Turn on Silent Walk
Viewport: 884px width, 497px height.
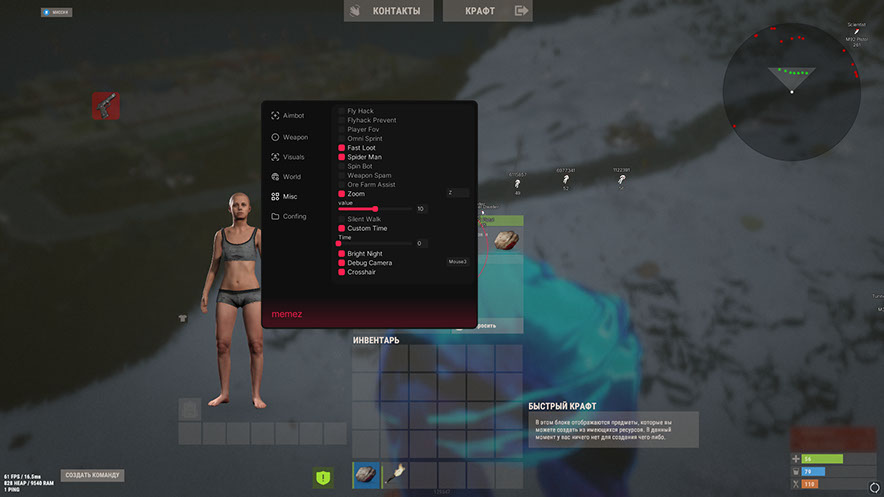341,219
